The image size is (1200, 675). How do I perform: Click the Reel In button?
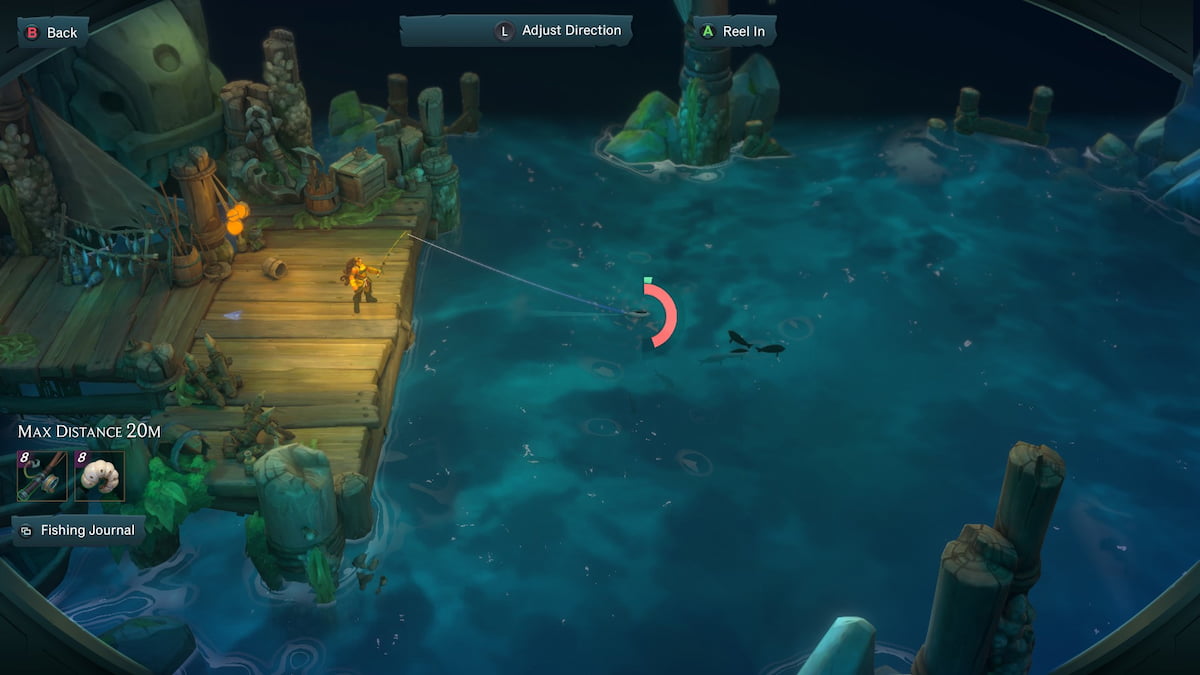point(734,31)
